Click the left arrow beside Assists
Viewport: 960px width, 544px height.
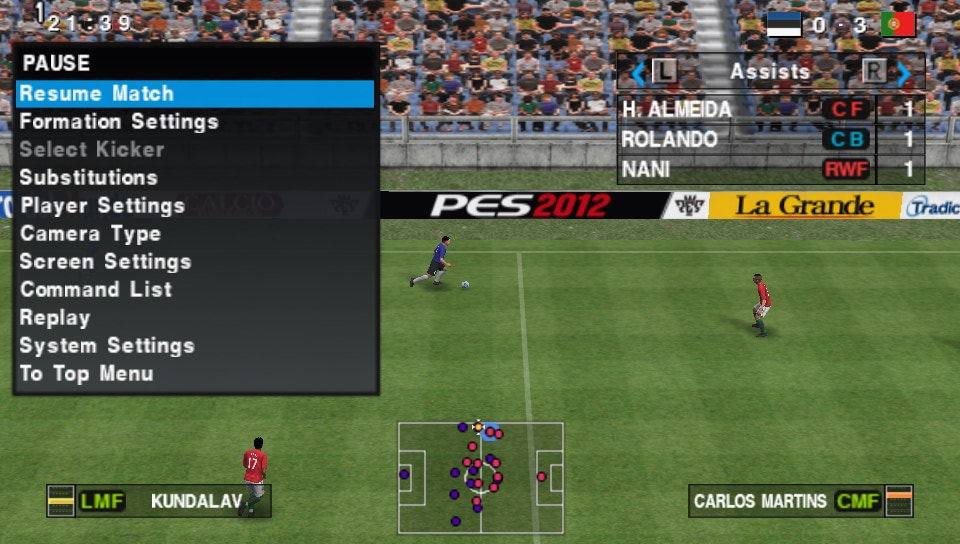pyautogui.click(x=638, y=72)
